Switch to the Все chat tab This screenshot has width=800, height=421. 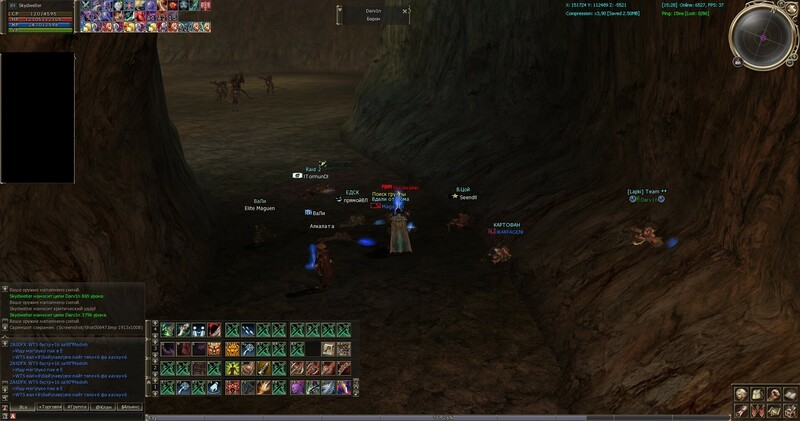[22, 408]
